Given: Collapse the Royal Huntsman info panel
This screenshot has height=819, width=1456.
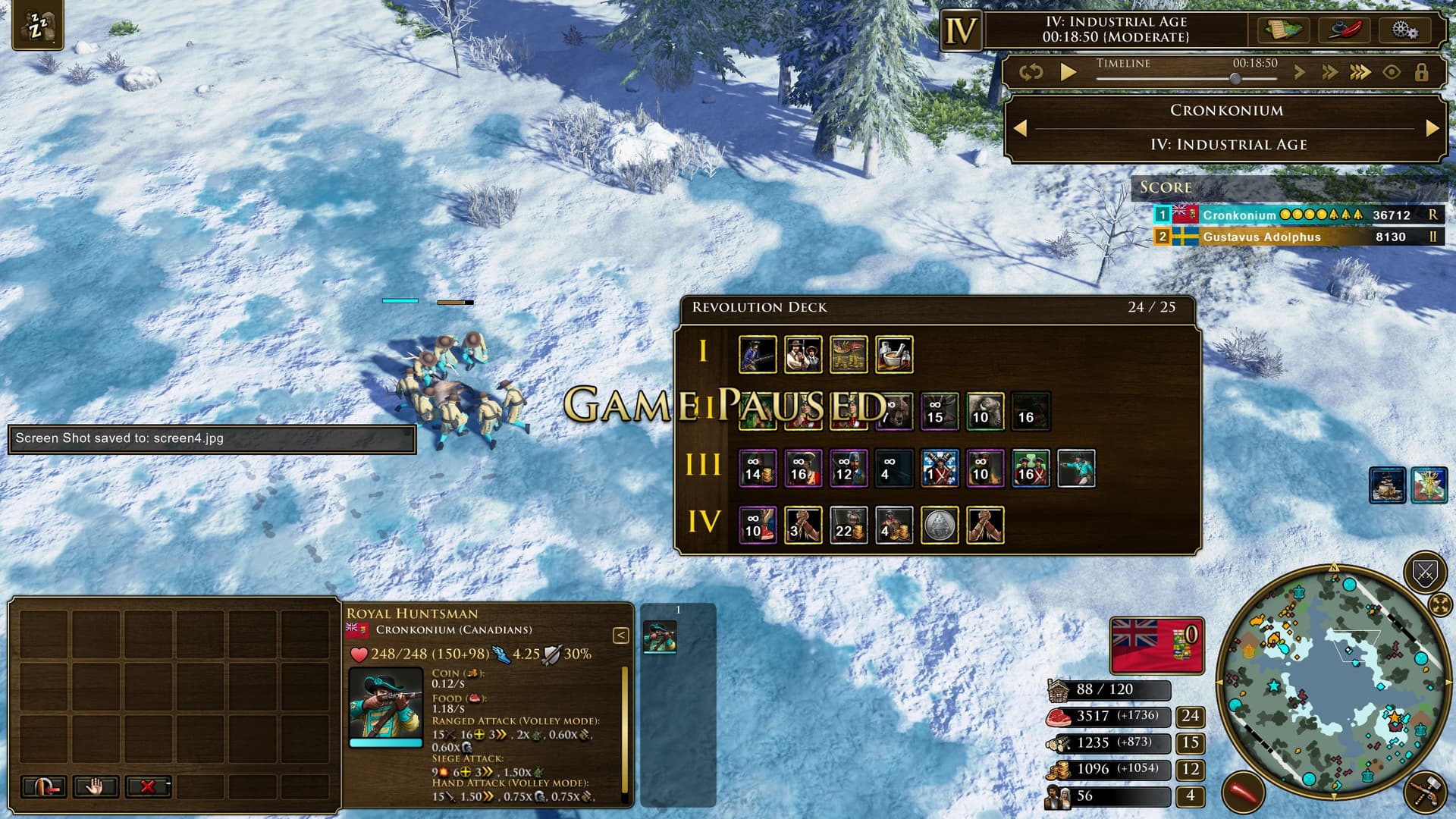Looking at the screenshot, I should 620,635.
